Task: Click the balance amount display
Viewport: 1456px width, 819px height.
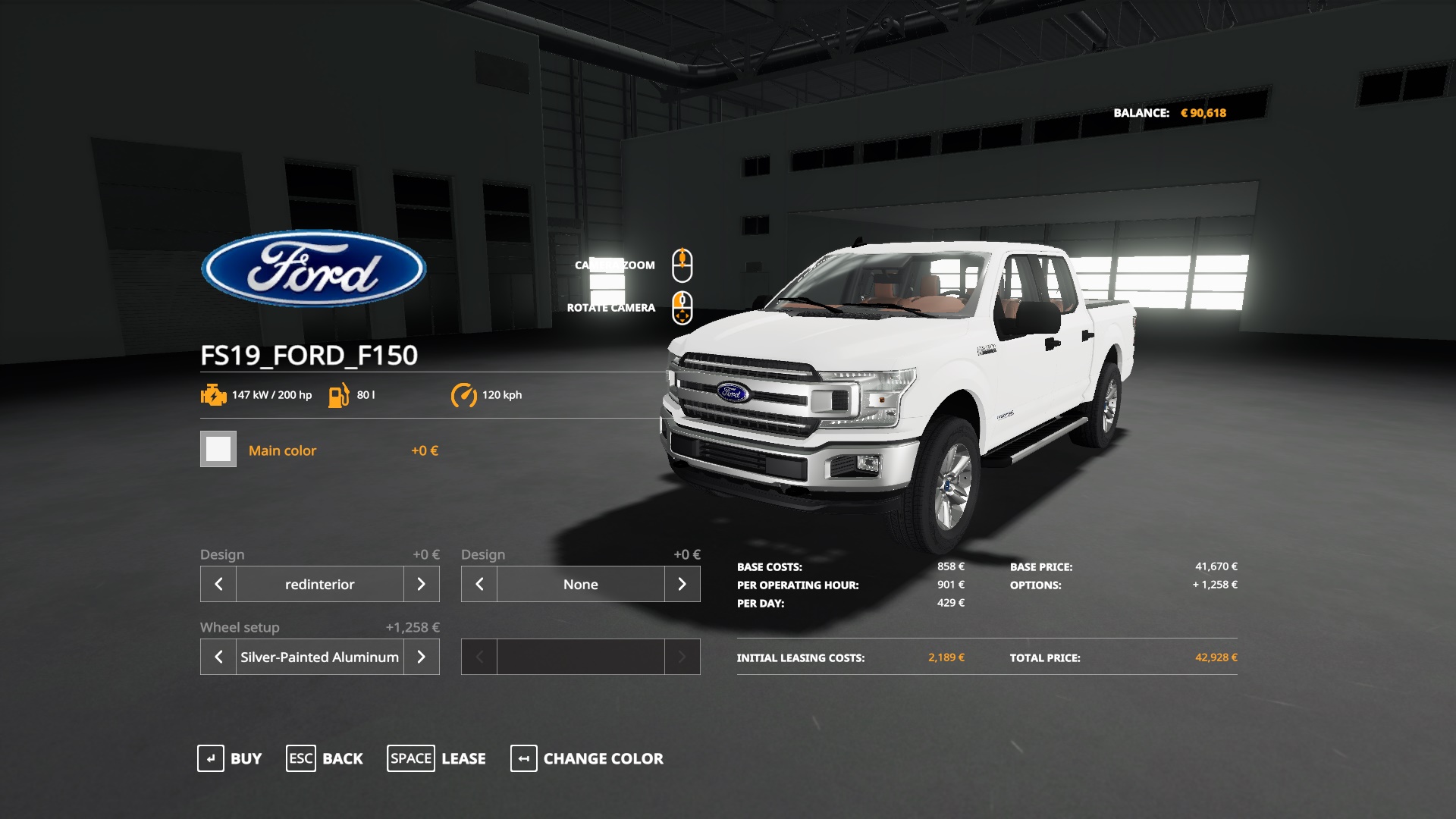Action: pyautogui.click(x=1205, y=111)
